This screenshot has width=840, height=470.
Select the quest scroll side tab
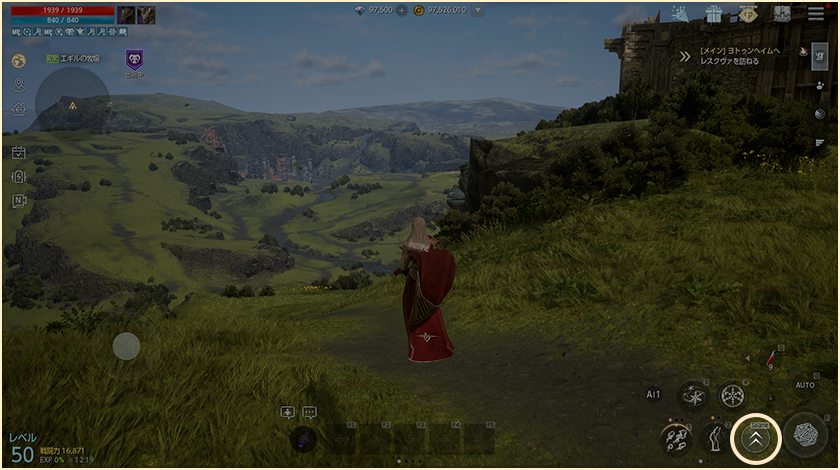point(818,56)
